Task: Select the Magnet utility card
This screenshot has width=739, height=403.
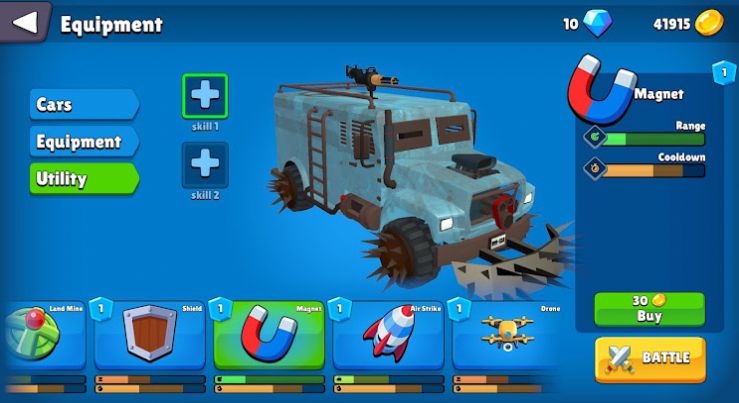Action: coord(268,335)
